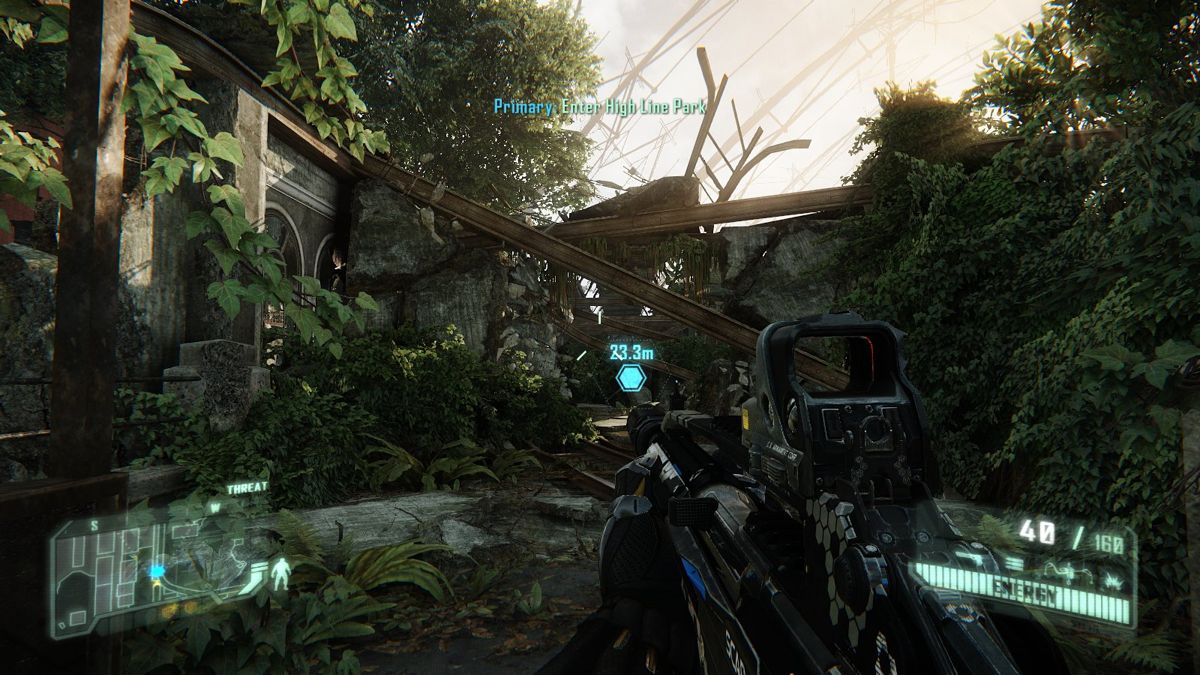Click the Enter High Line Park objective text

[601, 107]
